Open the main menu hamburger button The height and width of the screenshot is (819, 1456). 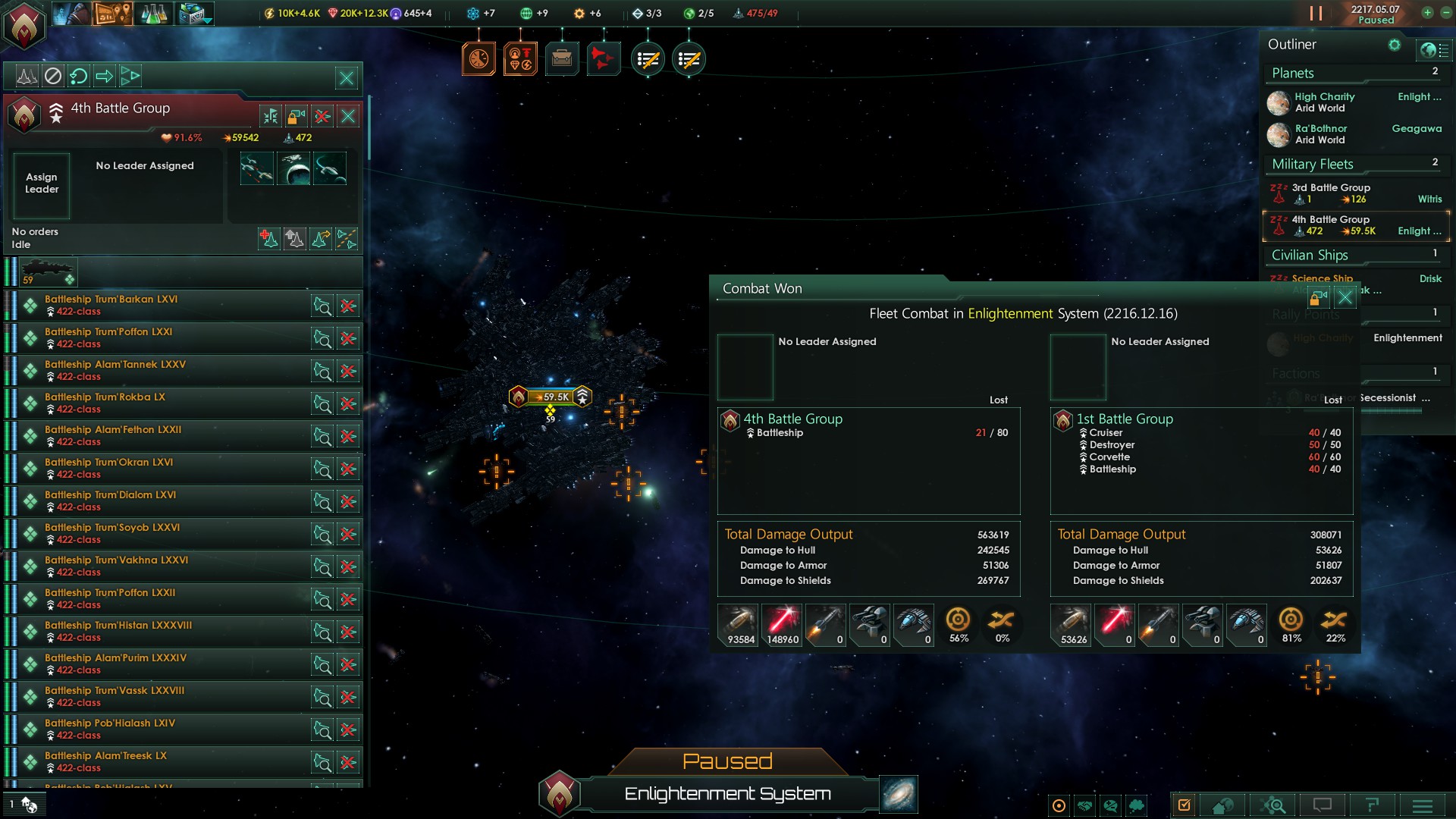[1423, 805]
